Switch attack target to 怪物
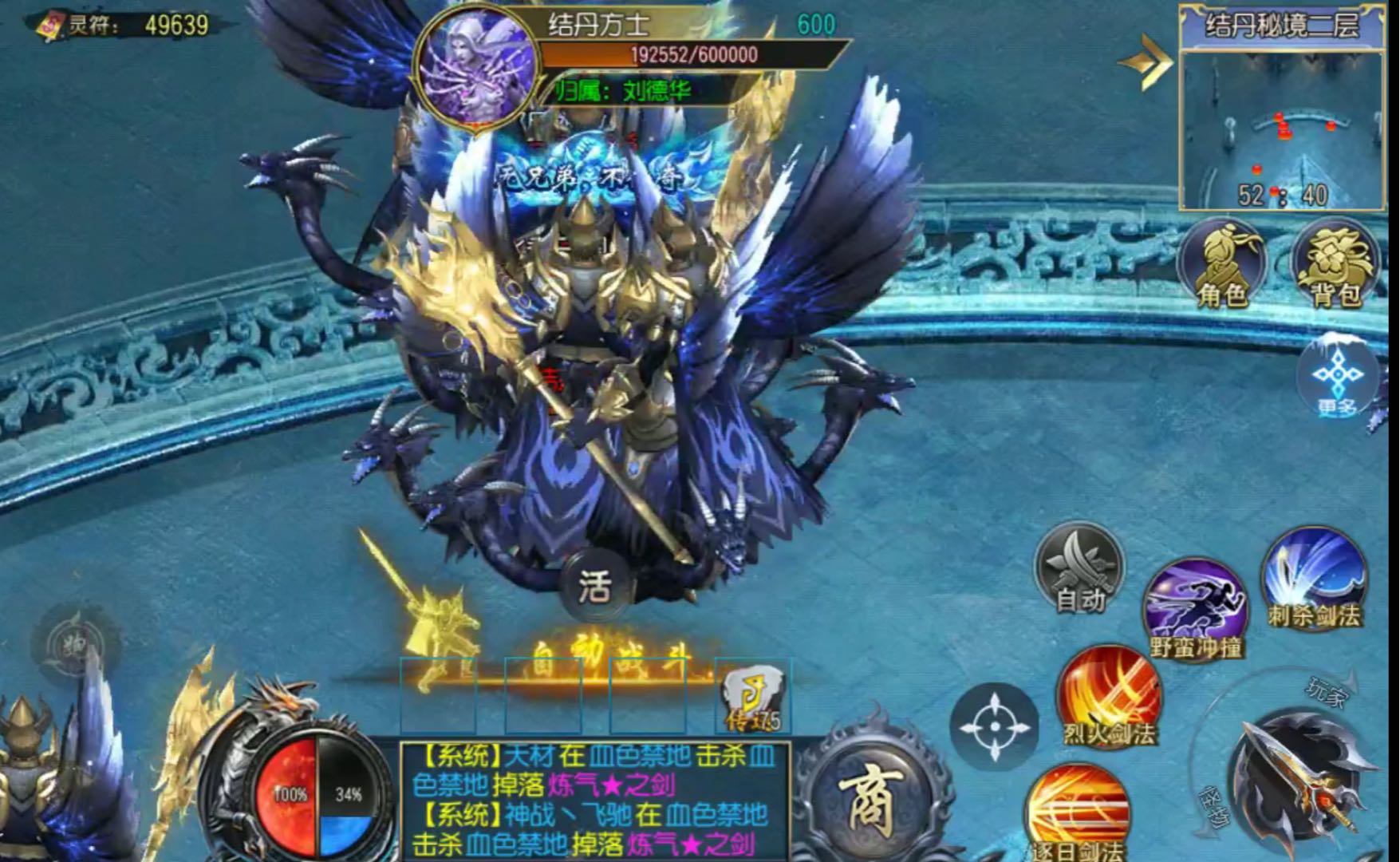Image resolution: width=1400 pixels, height=862 pixels. 1217,806
